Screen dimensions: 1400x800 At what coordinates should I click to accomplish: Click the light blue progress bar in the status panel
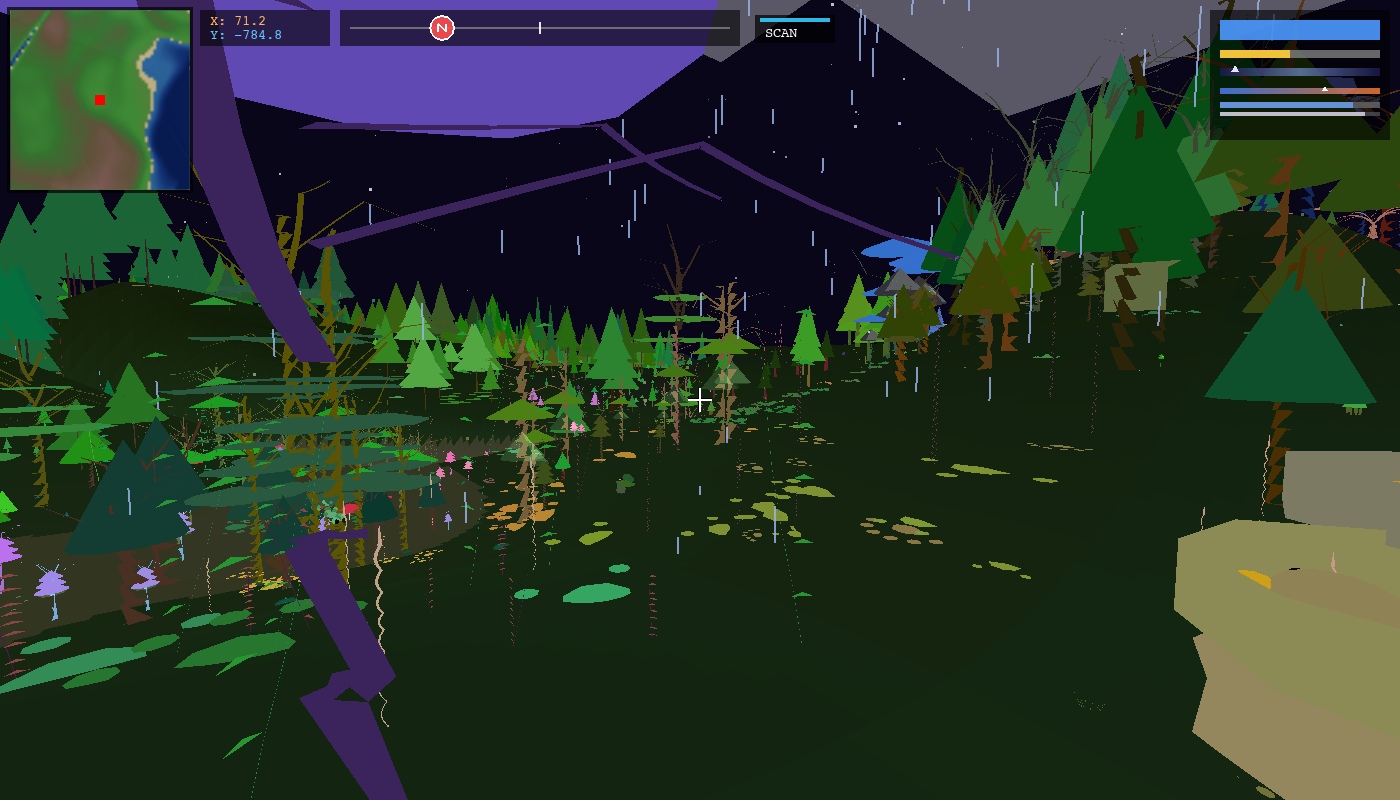point(1290,103)
